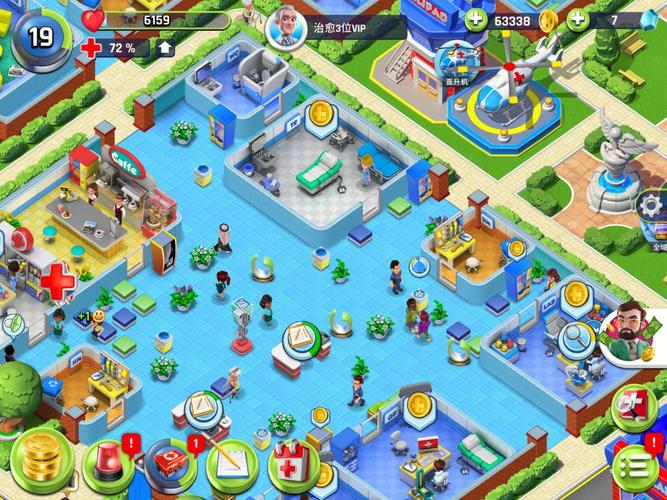The width and height of the screenshot is (667, 500).
Task: Open the red medical gift box icon
Action: 631,403
